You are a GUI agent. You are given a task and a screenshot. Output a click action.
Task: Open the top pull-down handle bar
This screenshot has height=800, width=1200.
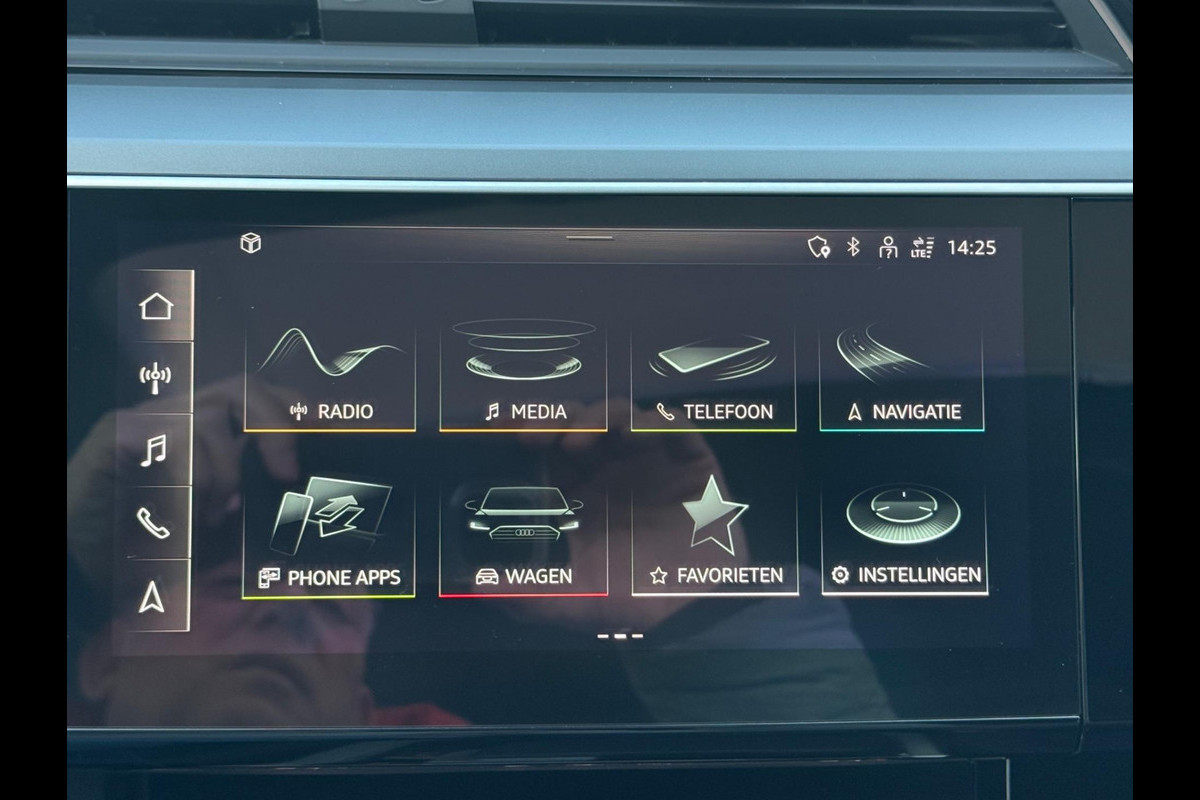point(590,238)
